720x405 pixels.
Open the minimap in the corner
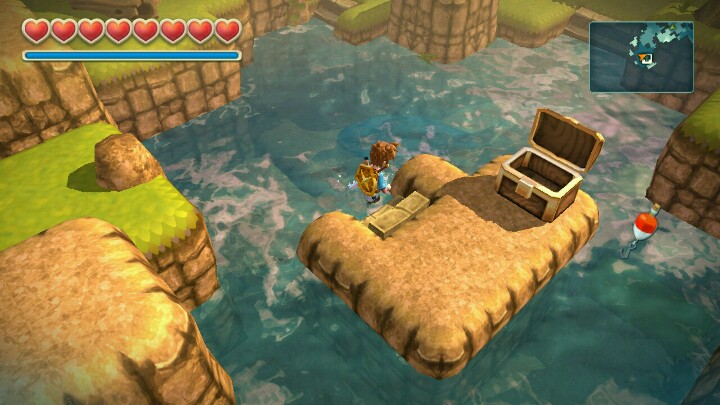[x=641, y=57]
